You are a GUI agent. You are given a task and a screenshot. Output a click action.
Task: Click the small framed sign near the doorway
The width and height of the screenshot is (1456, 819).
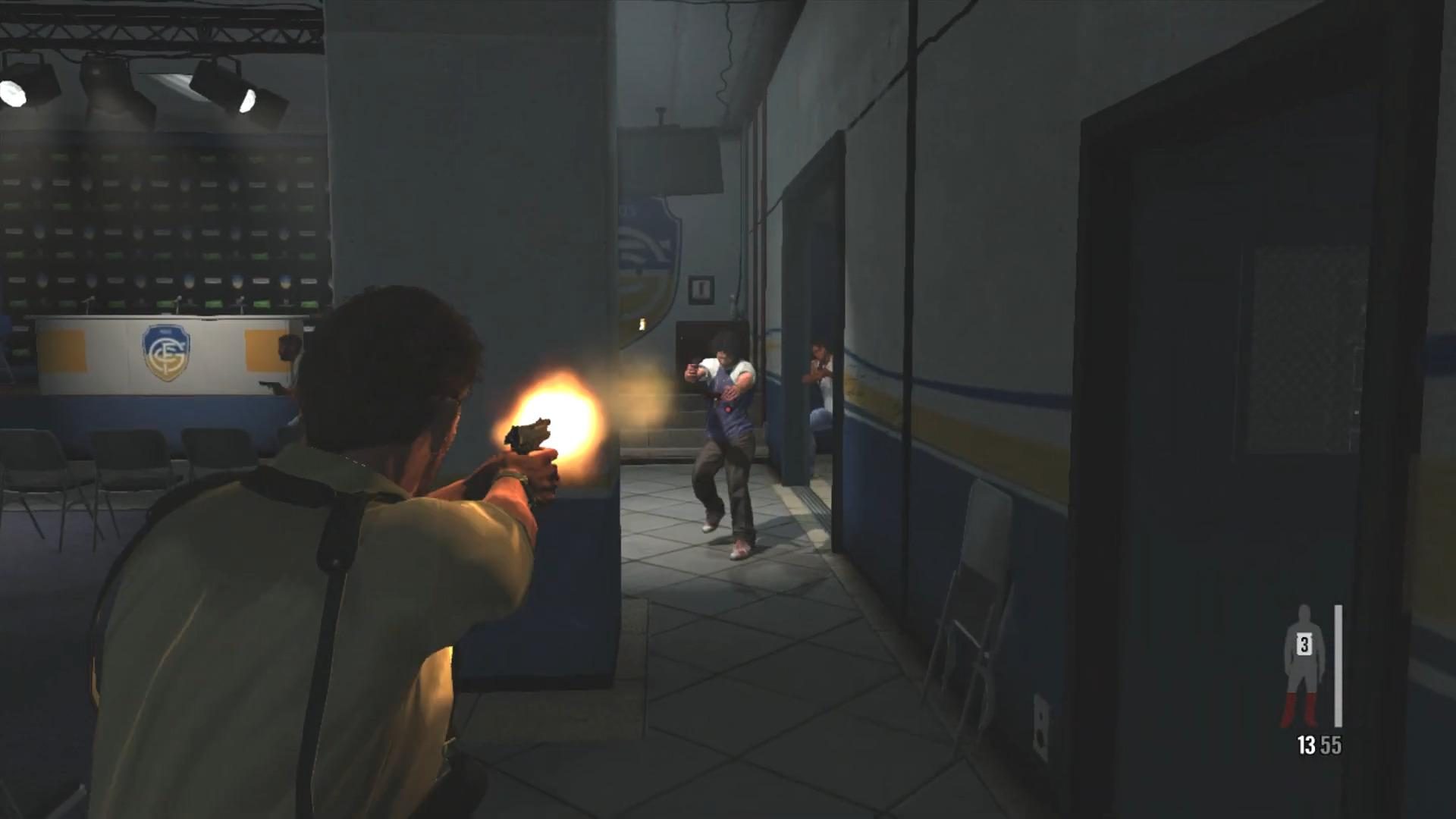[701, 290]
